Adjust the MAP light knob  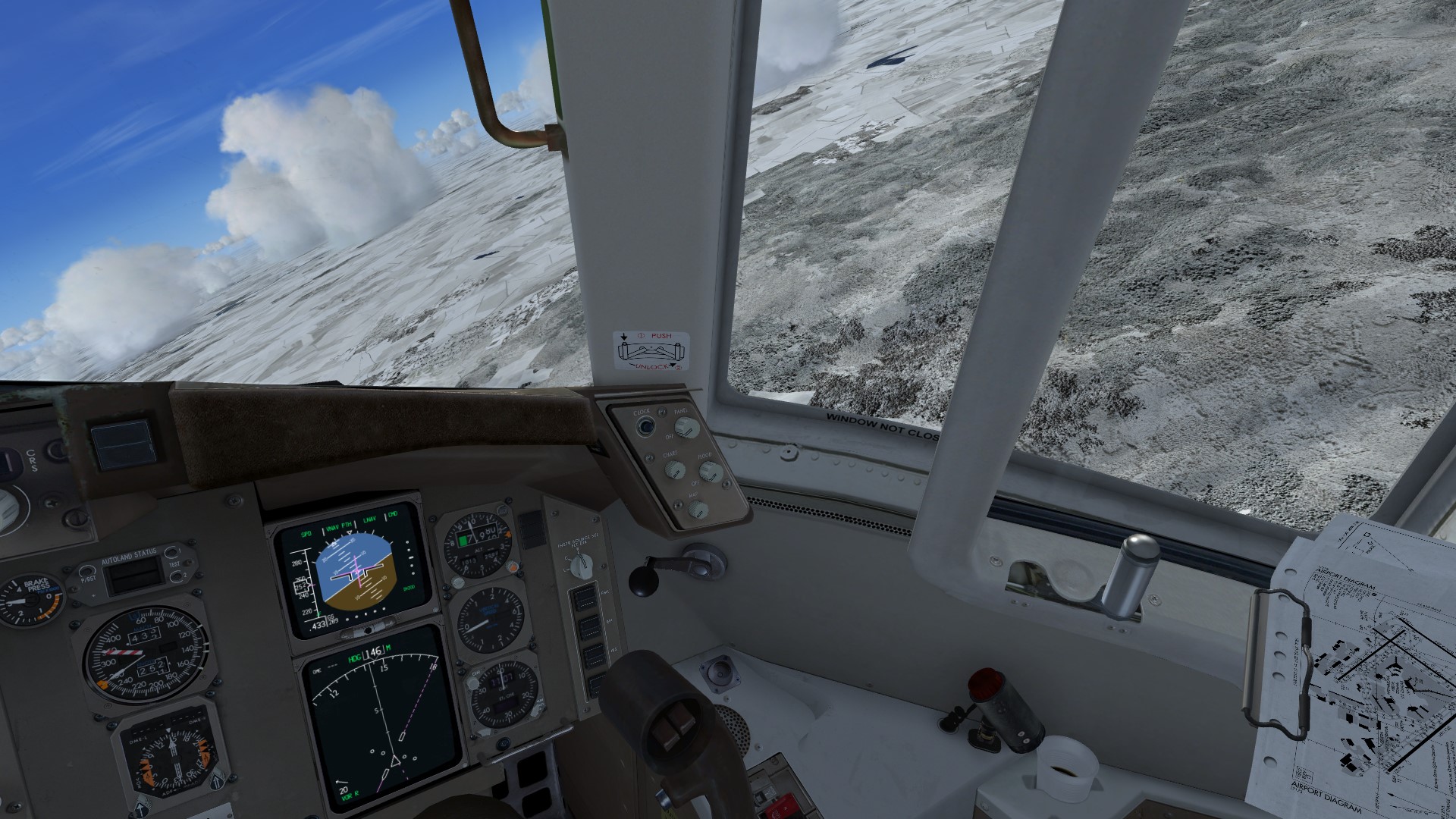click(698, 510)
